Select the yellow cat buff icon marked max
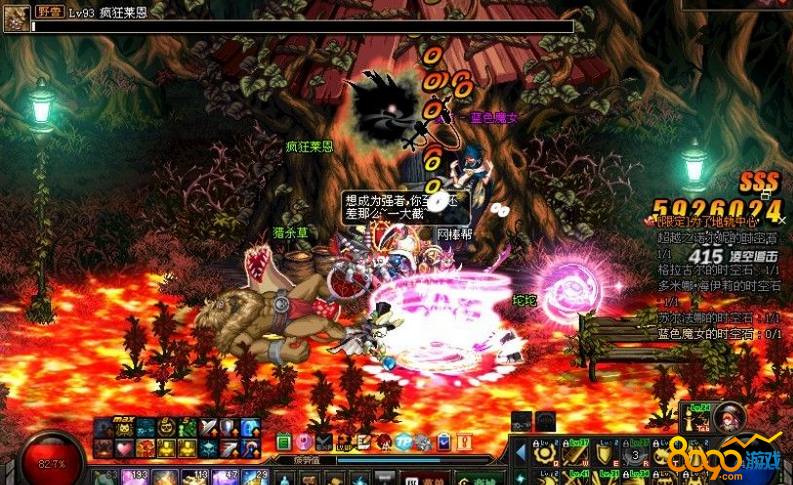Image resolution: width=793 pixels, height=485 pixels. 126,428
